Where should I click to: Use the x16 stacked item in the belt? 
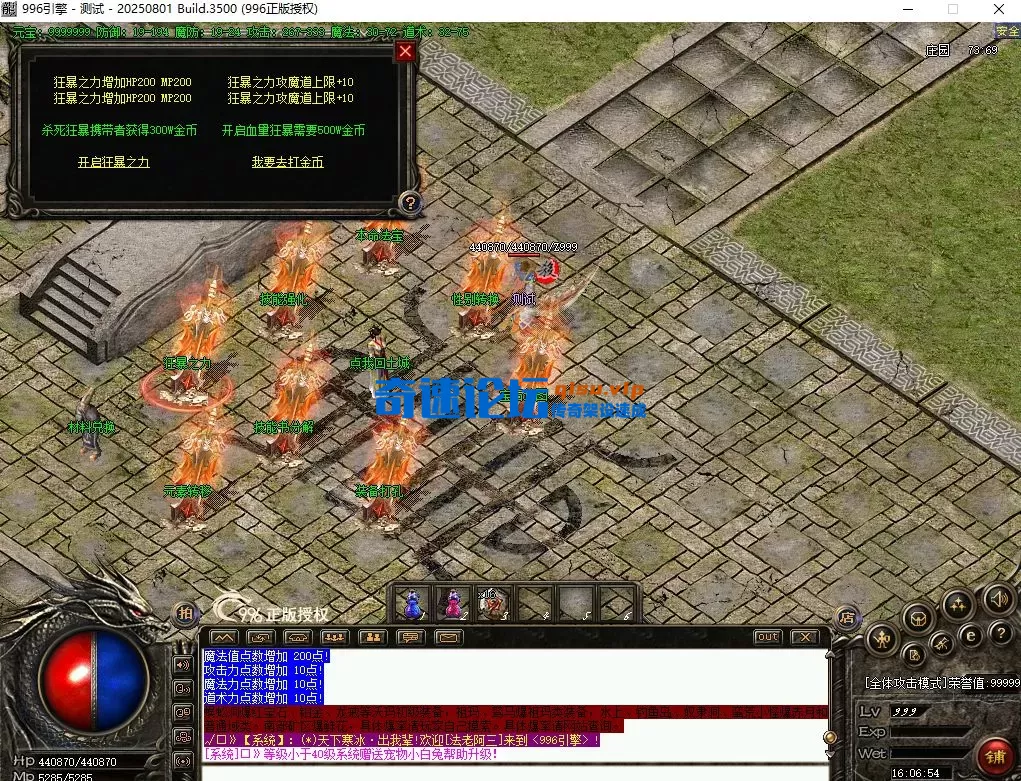[492, 603]
